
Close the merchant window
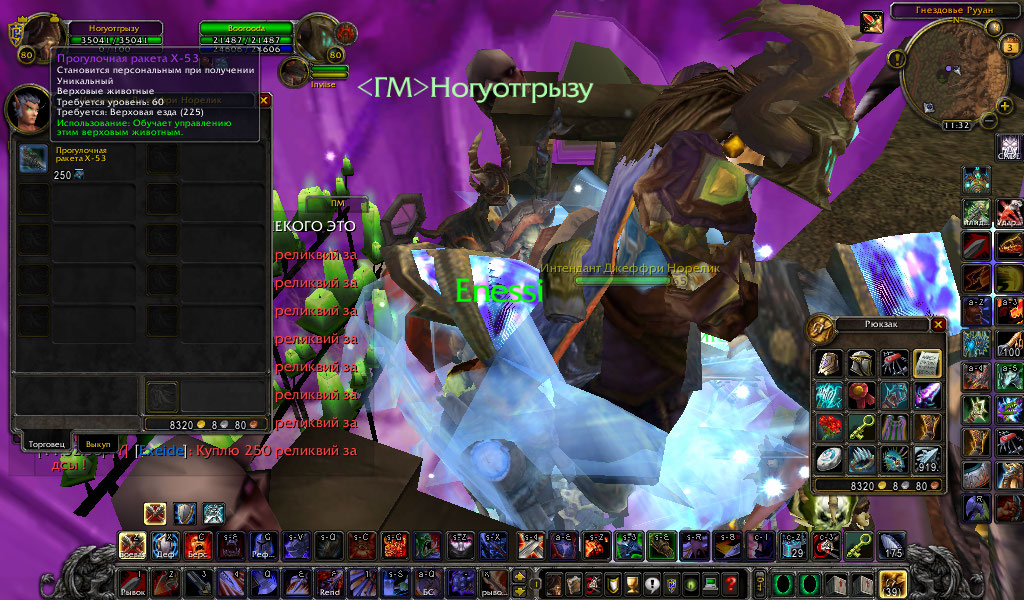pyautogui.click(x=264, y=100)
